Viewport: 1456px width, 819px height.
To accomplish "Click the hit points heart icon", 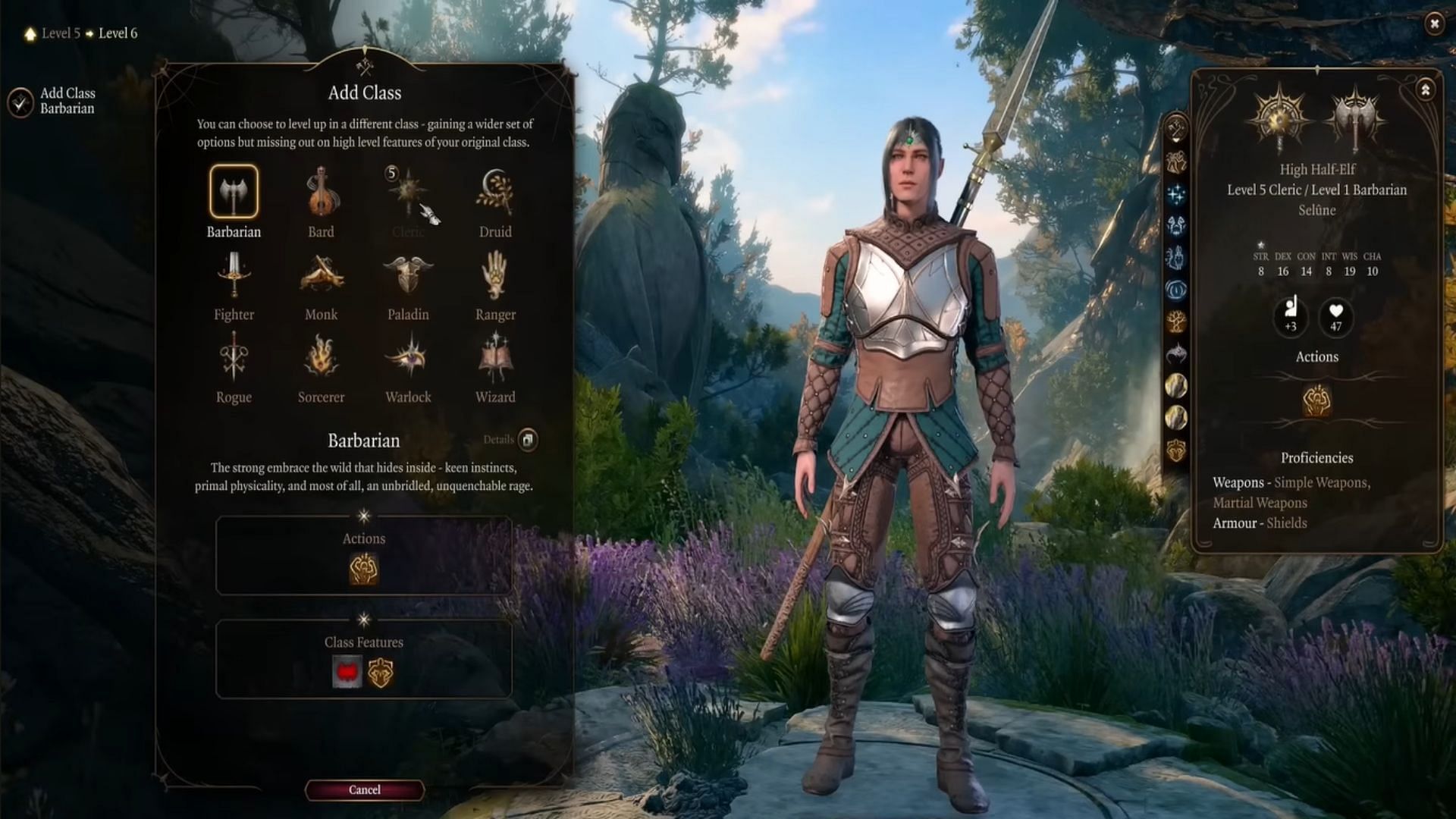I will coord(1336,316).
